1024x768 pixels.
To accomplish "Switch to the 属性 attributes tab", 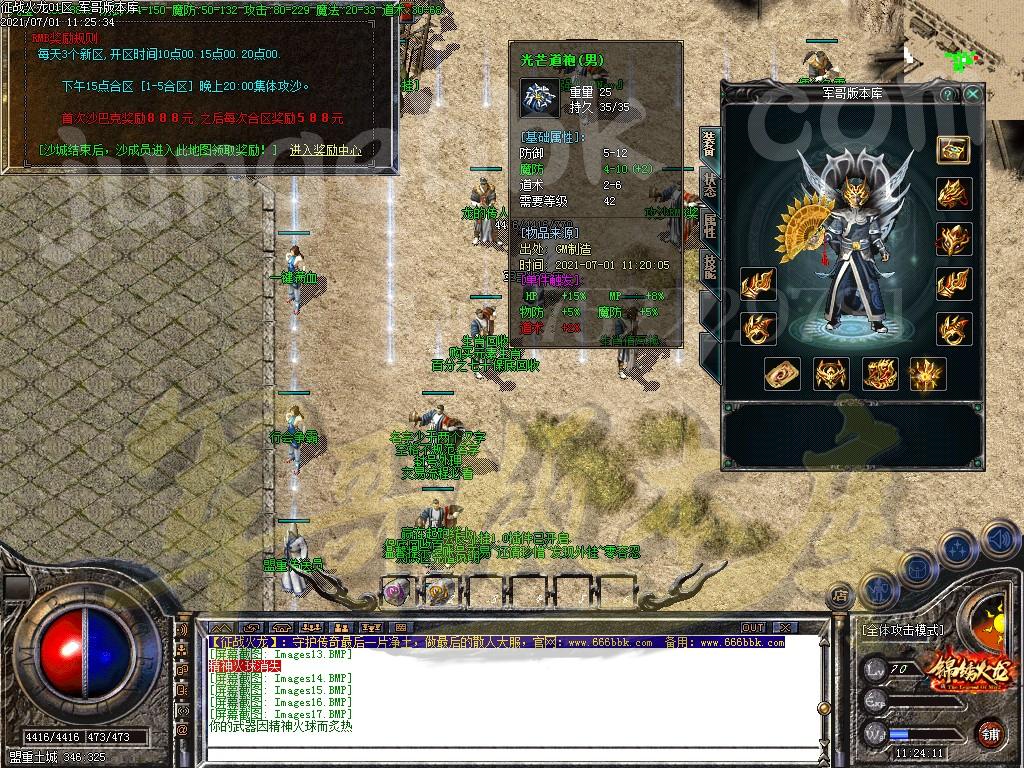I will tap(709, 227).
